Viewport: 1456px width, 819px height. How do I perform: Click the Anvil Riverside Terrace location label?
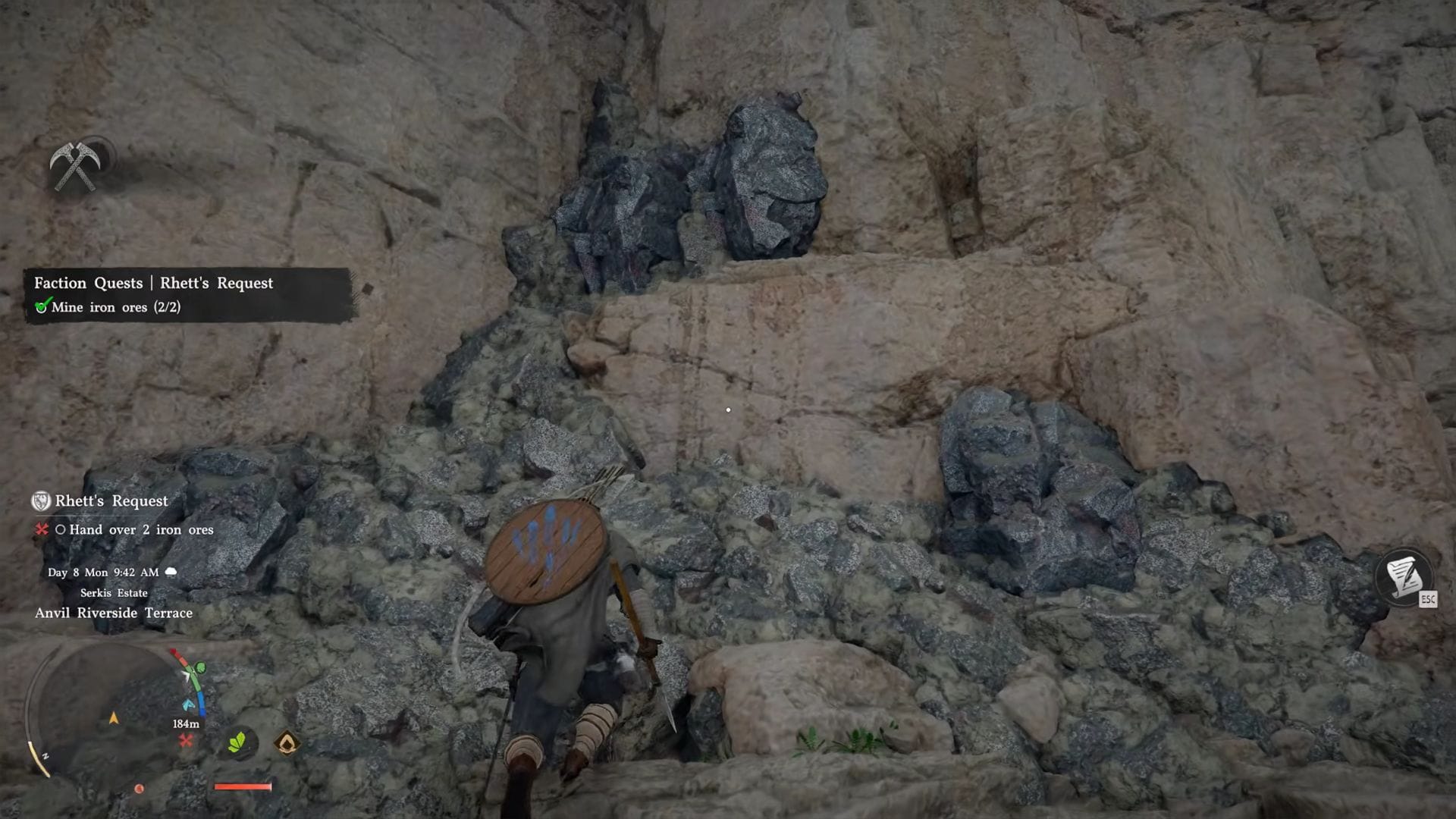point(113,613)
